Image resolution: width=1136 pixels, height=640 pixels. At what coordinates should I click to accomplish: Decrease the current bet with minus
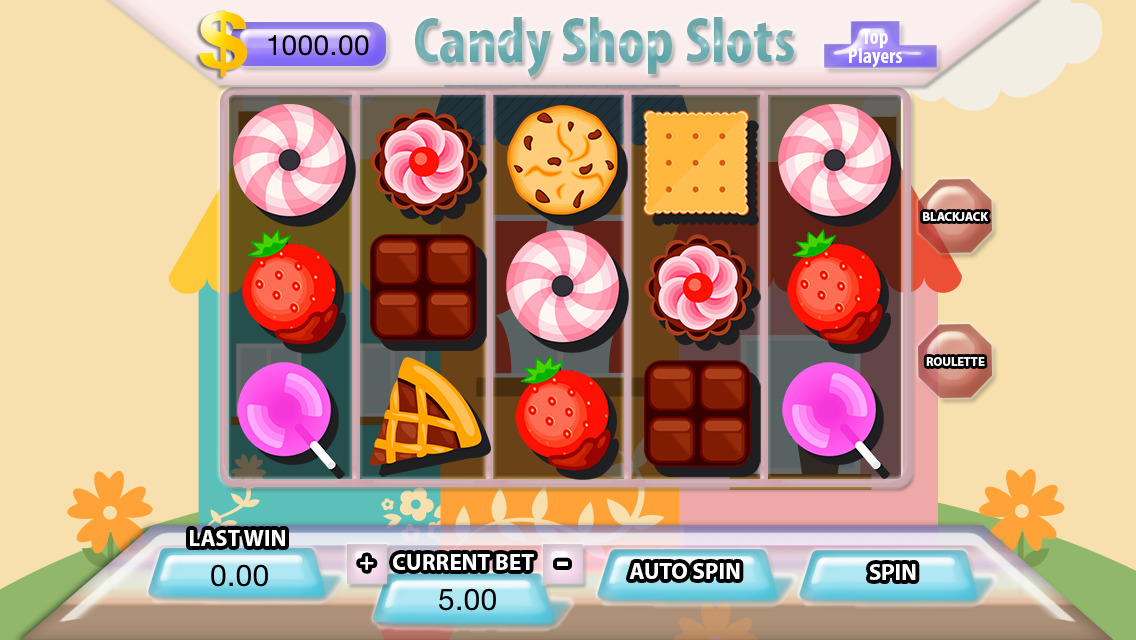click(x=563, y=563)
